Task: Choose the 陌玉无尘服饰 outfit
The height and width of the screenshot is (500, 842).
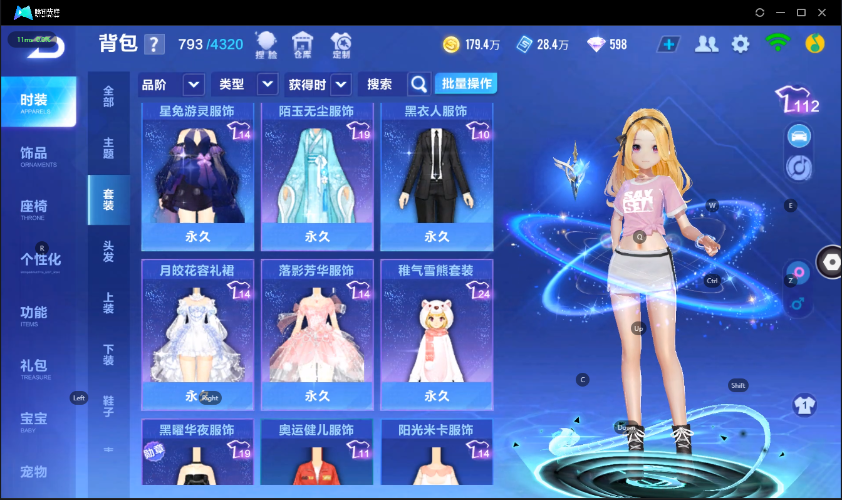Action: [317, 175]
